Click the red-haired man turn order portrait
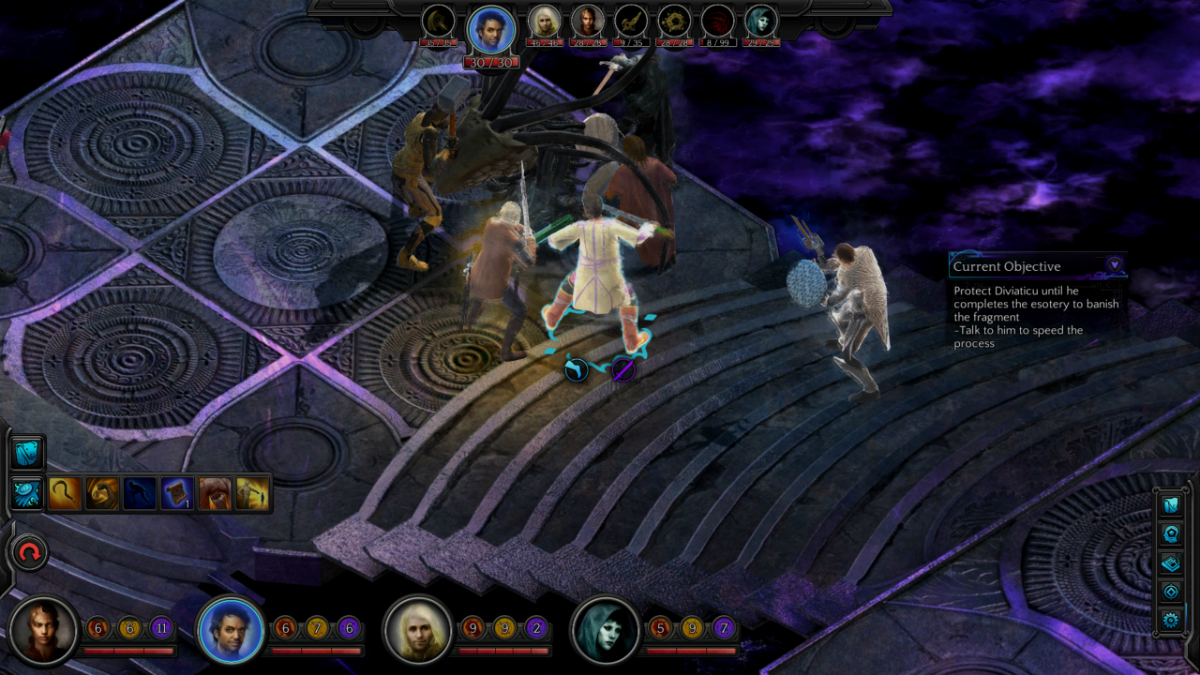The image size is (1200, 675). click(x=587, y=21)
